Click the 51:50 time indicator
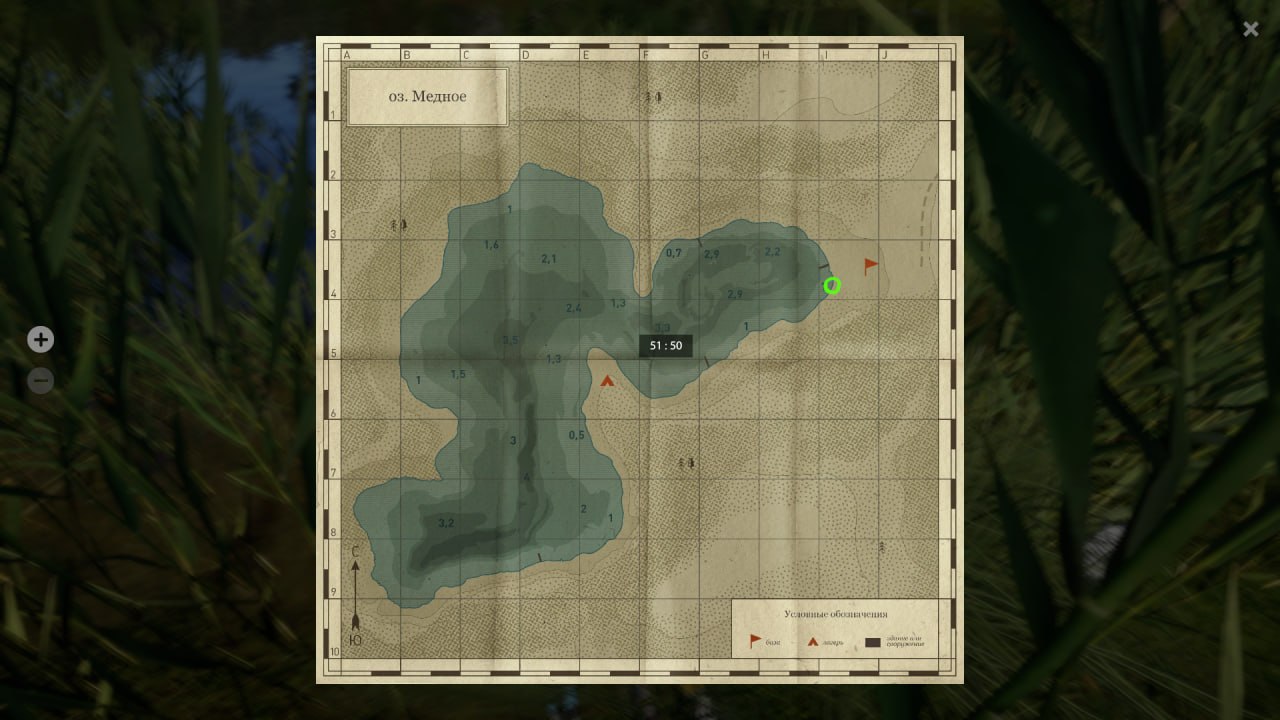The image size is (1280, 720). [x=665, y=345]
